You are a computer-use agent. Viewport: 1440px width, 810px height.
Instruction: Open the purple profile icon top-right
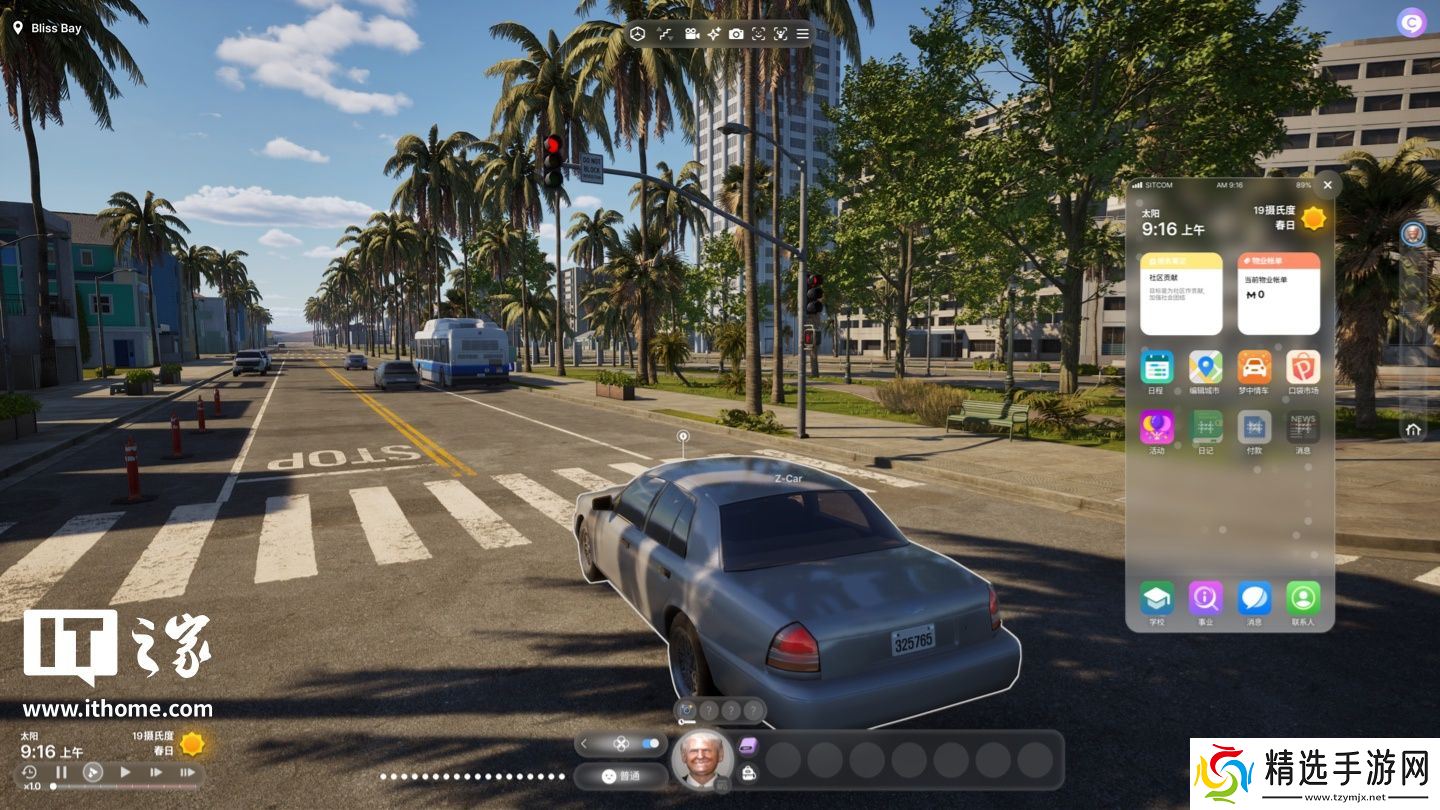click(1411, 23)
